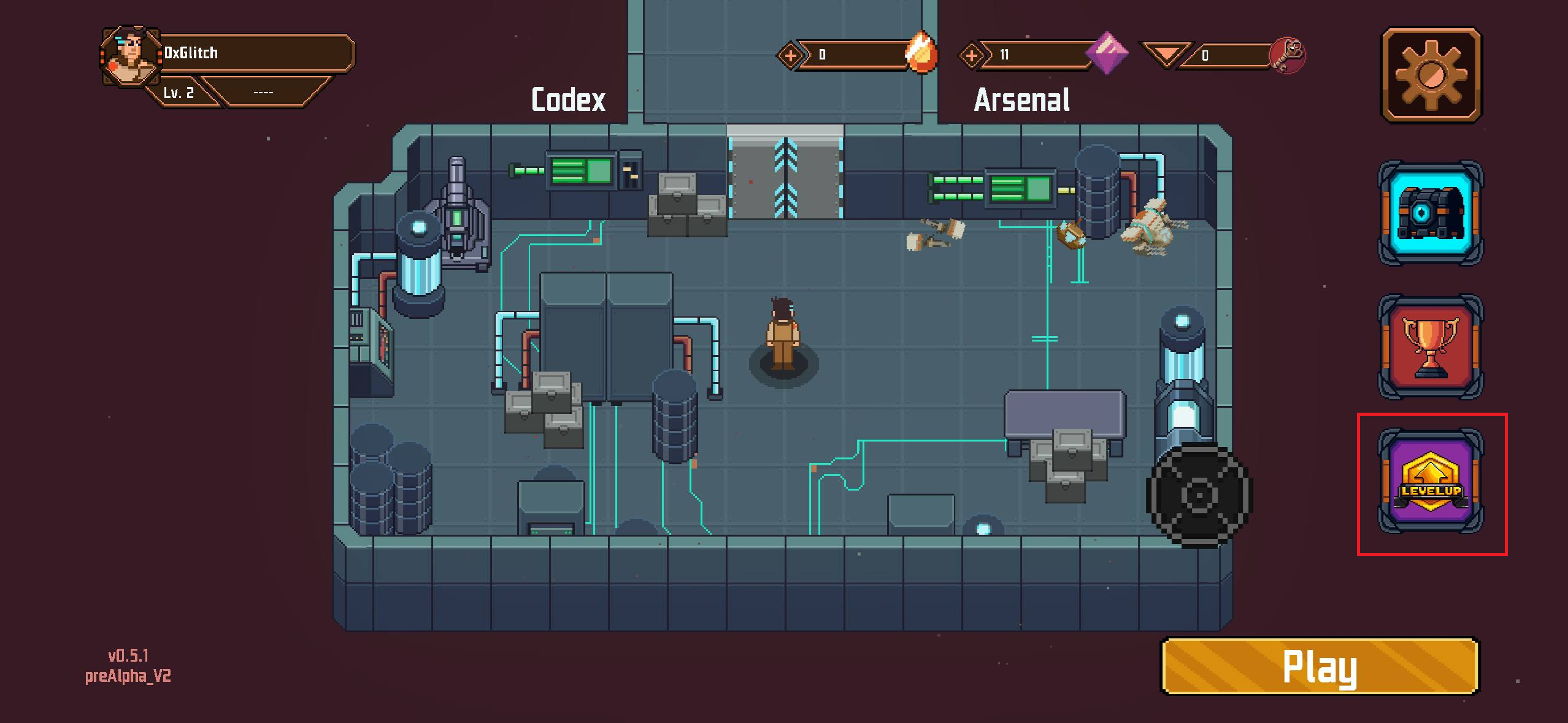This screenshot has width=1568, height=723.
Task: Show the trophy achievements screen
Action: coord(1431,346)
